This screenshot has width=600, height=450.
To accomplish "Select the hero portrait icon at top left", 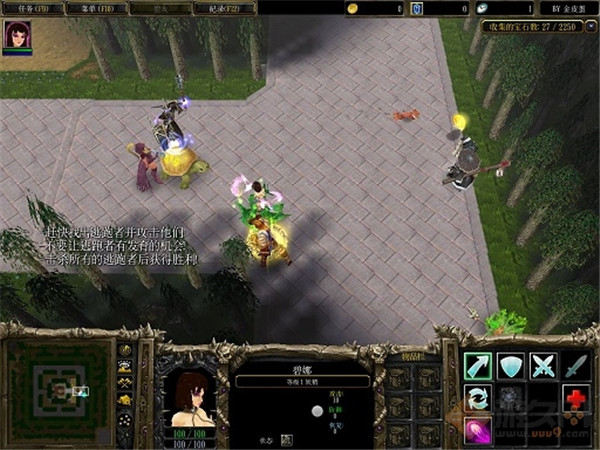I will coord(17,36).
